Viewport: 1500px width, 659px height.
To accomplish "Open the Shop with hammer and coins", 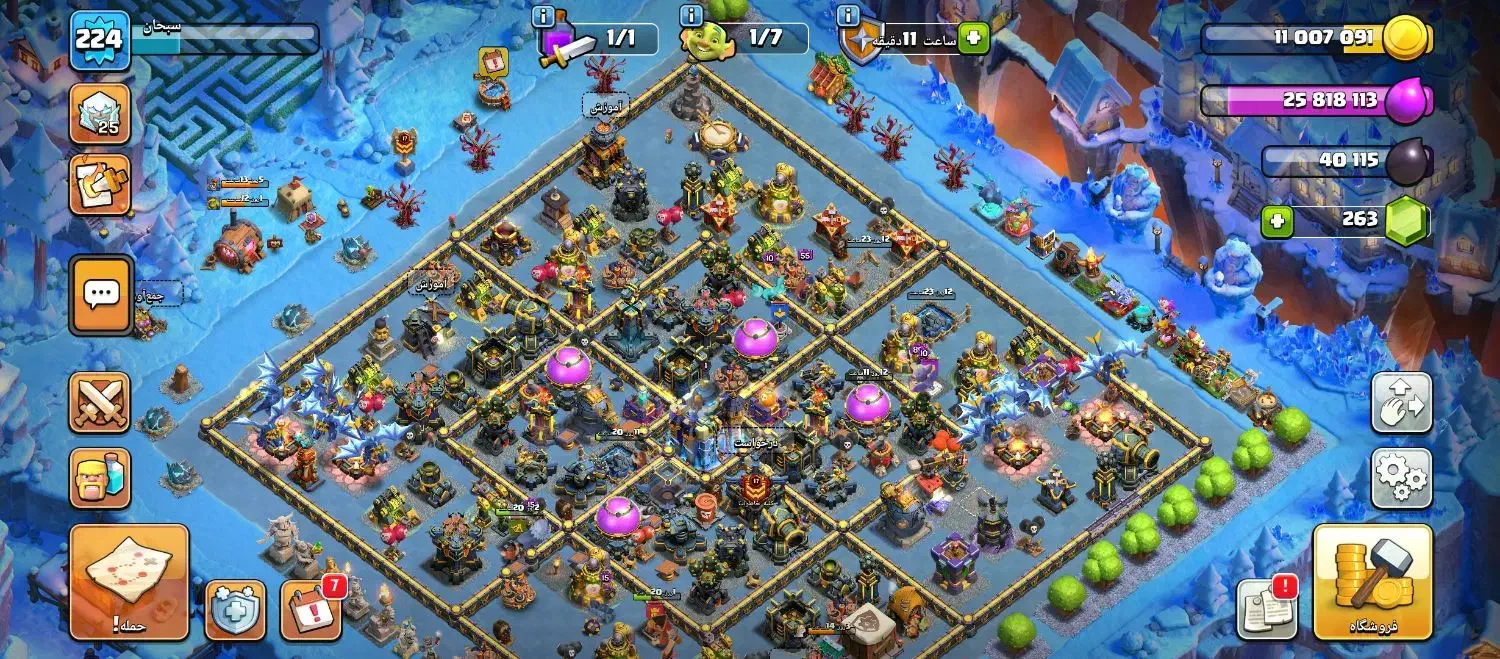I will [x=1372, y=582].
